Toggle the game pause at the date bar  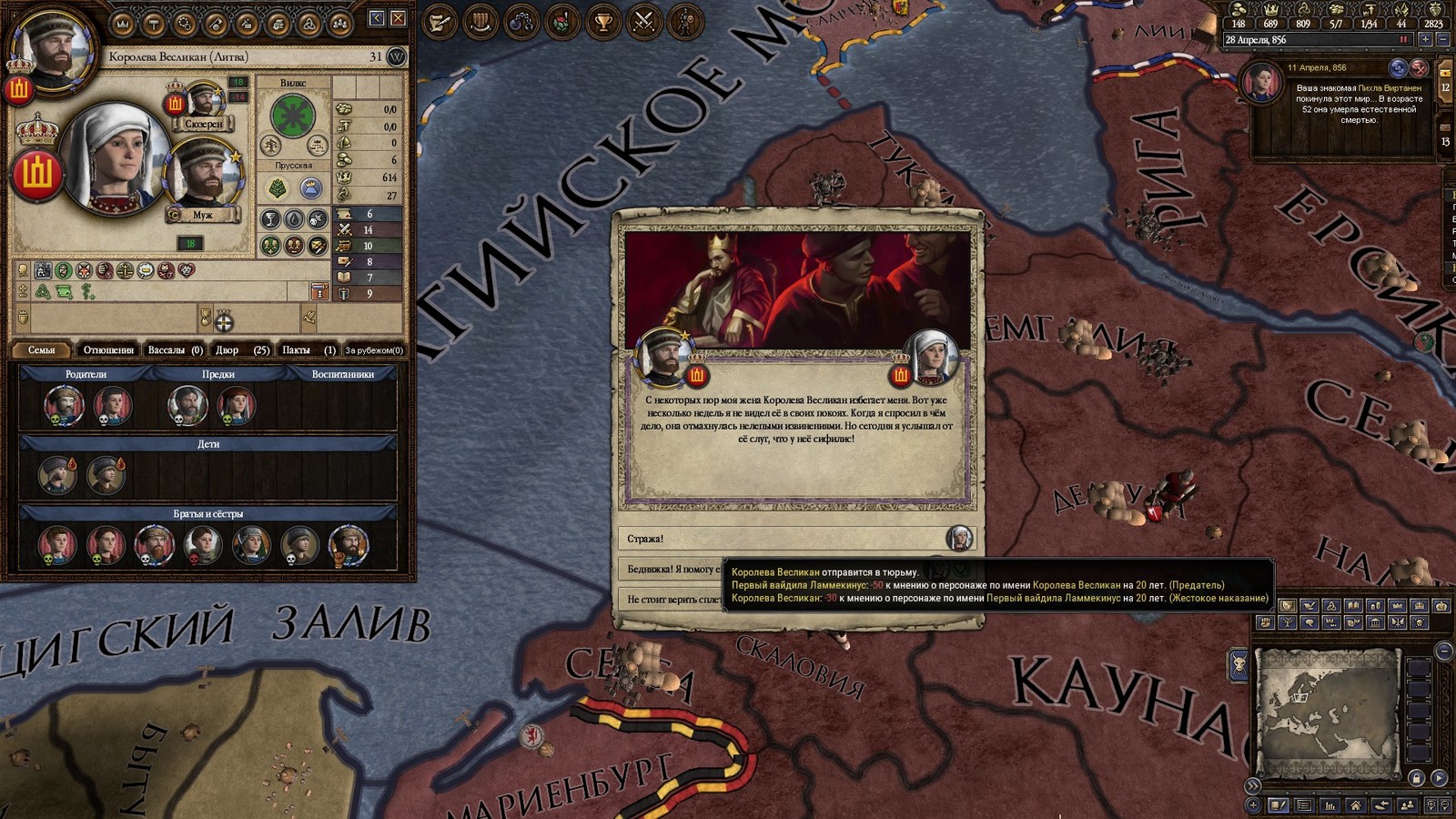click(x=1403, y=40)
